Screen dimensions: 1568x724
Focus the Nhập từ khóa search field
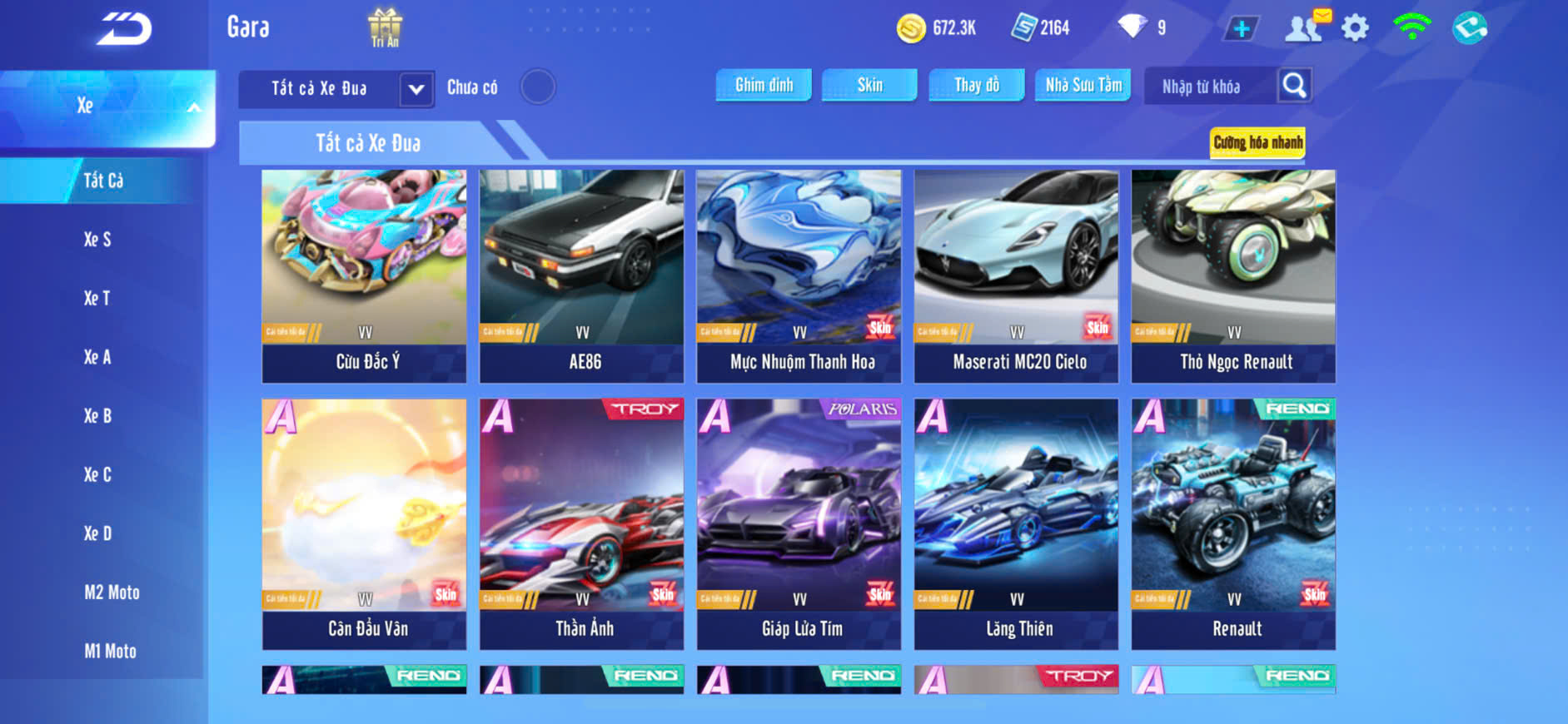[x=1209, y=87]
